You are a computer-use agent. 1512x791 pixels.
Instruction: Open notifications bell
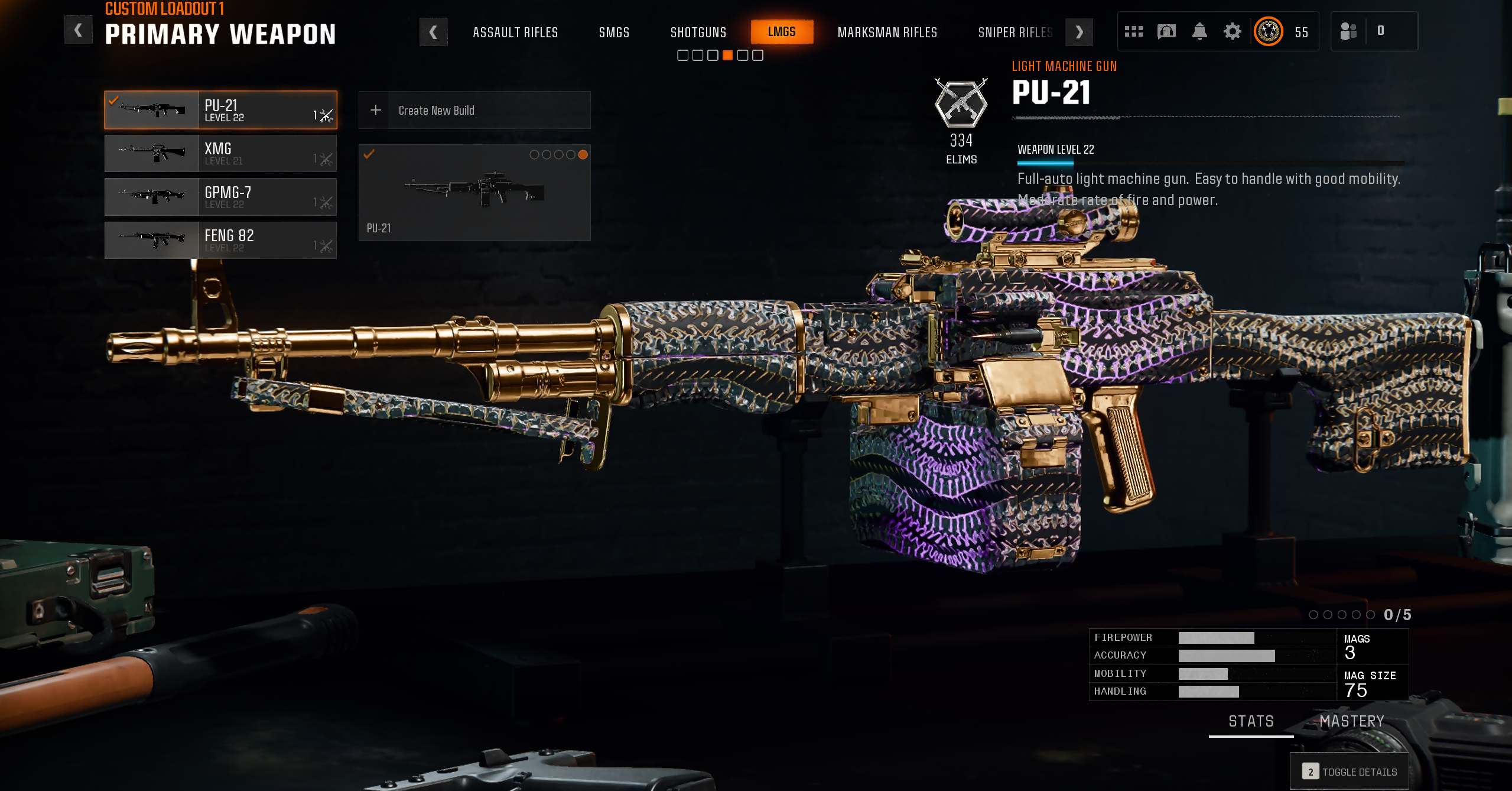(1199, 31)
